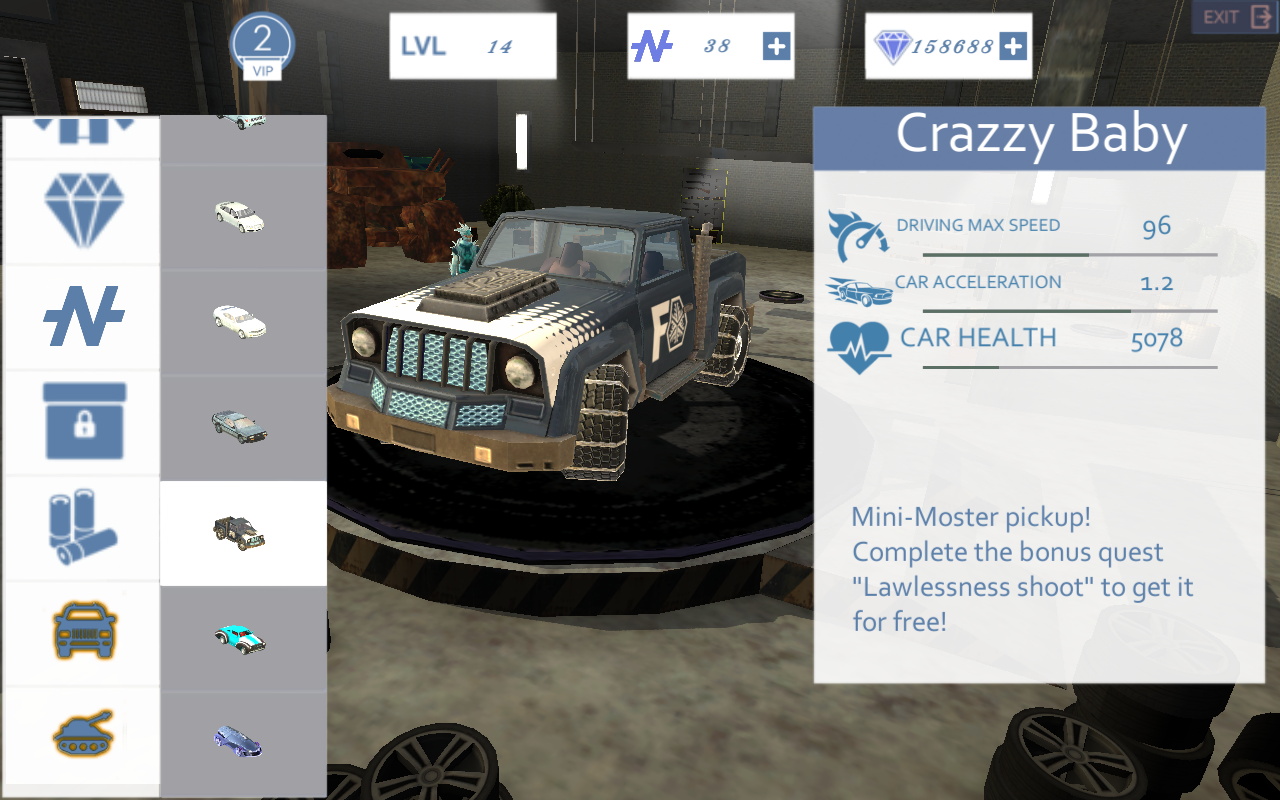Choose the car vehicles category
Image resolution: width=1280 pixels, height=800 pixels.
pos(81,633)
